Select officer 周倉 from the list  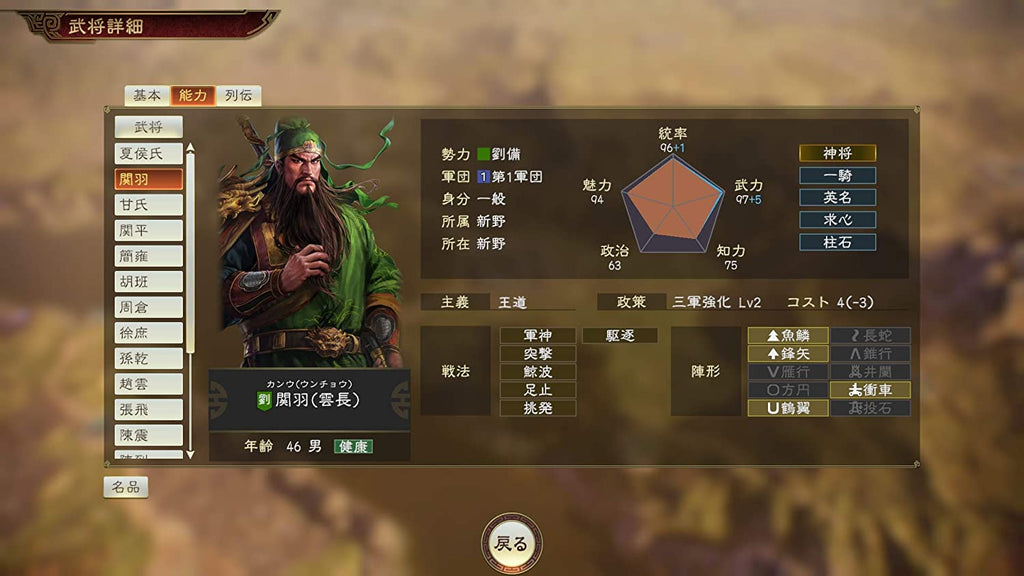(x=148, y=307)
